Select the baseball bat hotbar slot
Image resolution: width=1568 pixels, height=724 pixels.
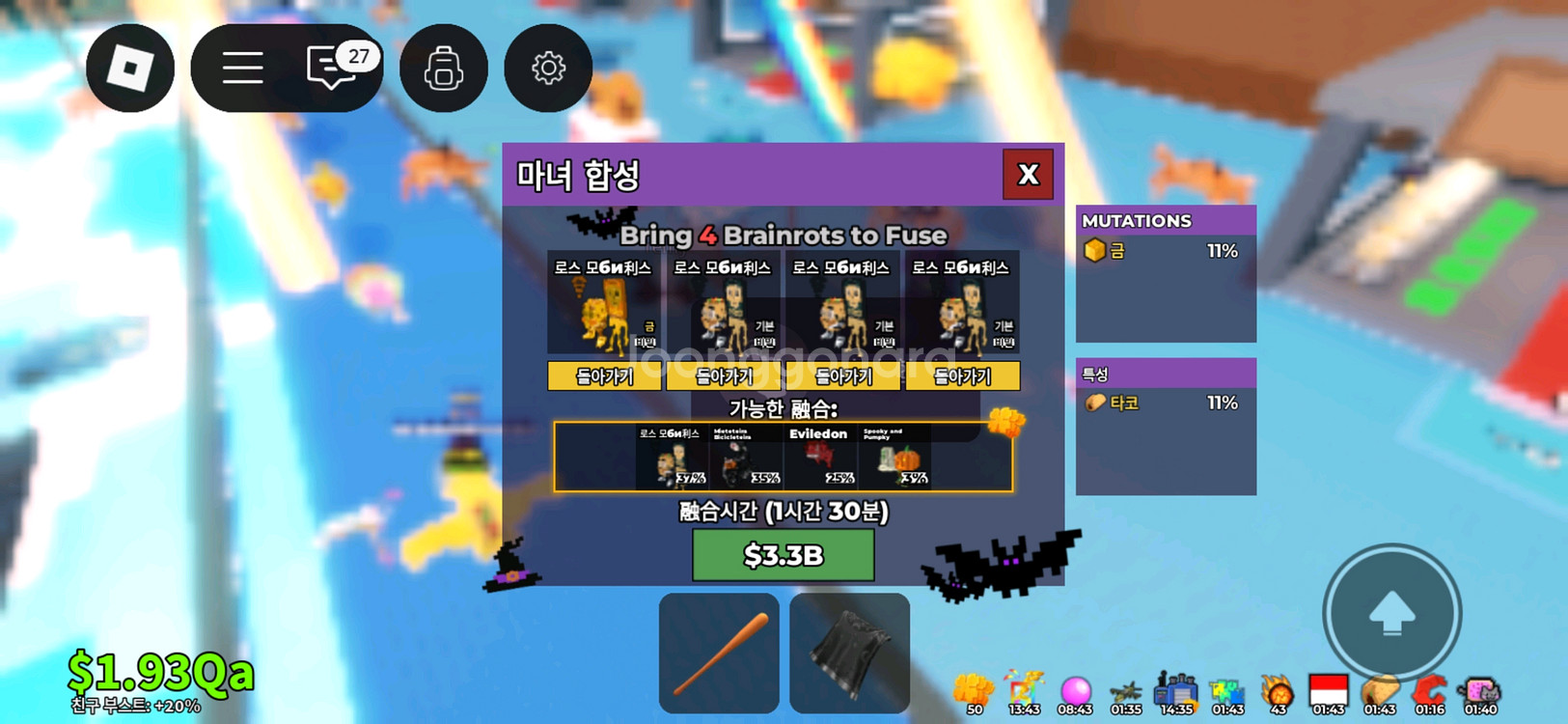719,654
